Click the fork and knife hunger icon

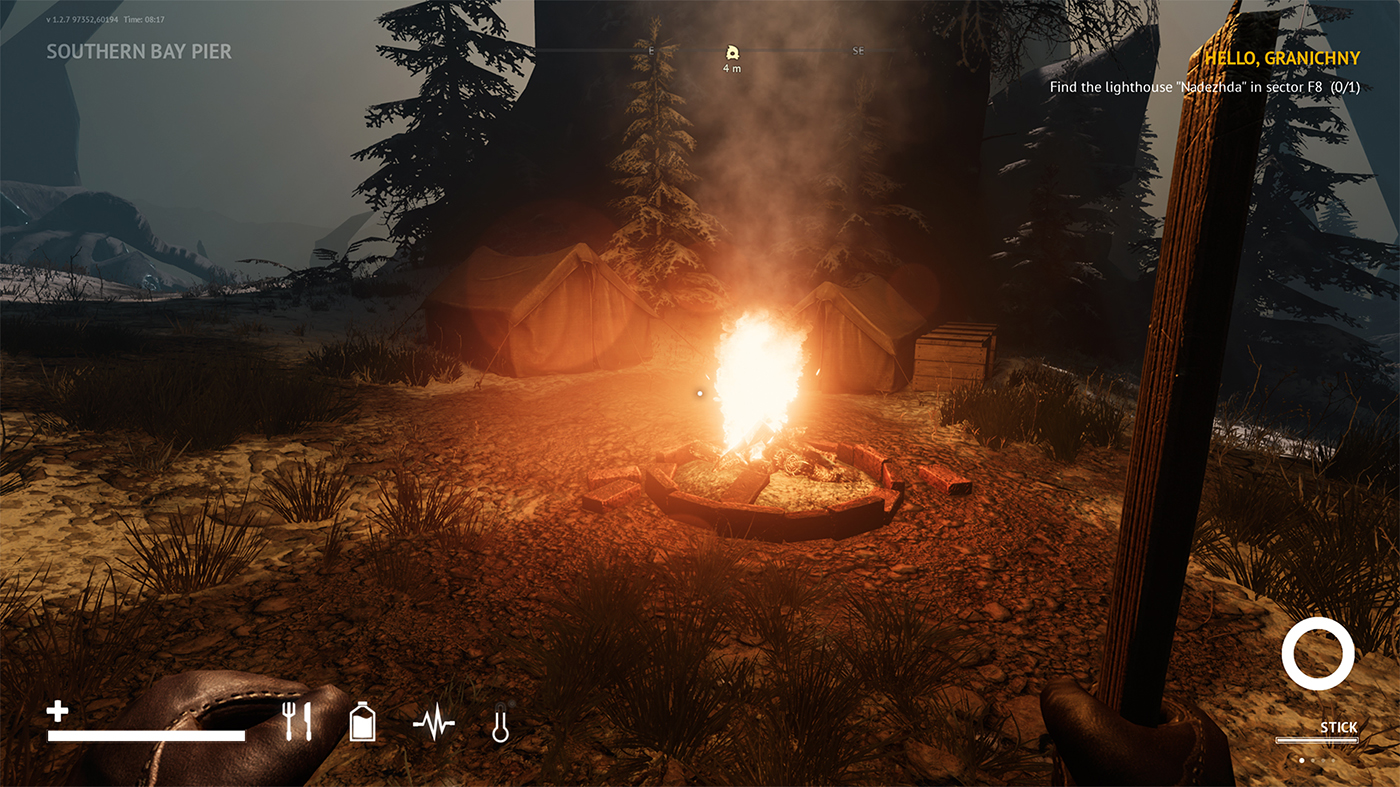(298, 721)
